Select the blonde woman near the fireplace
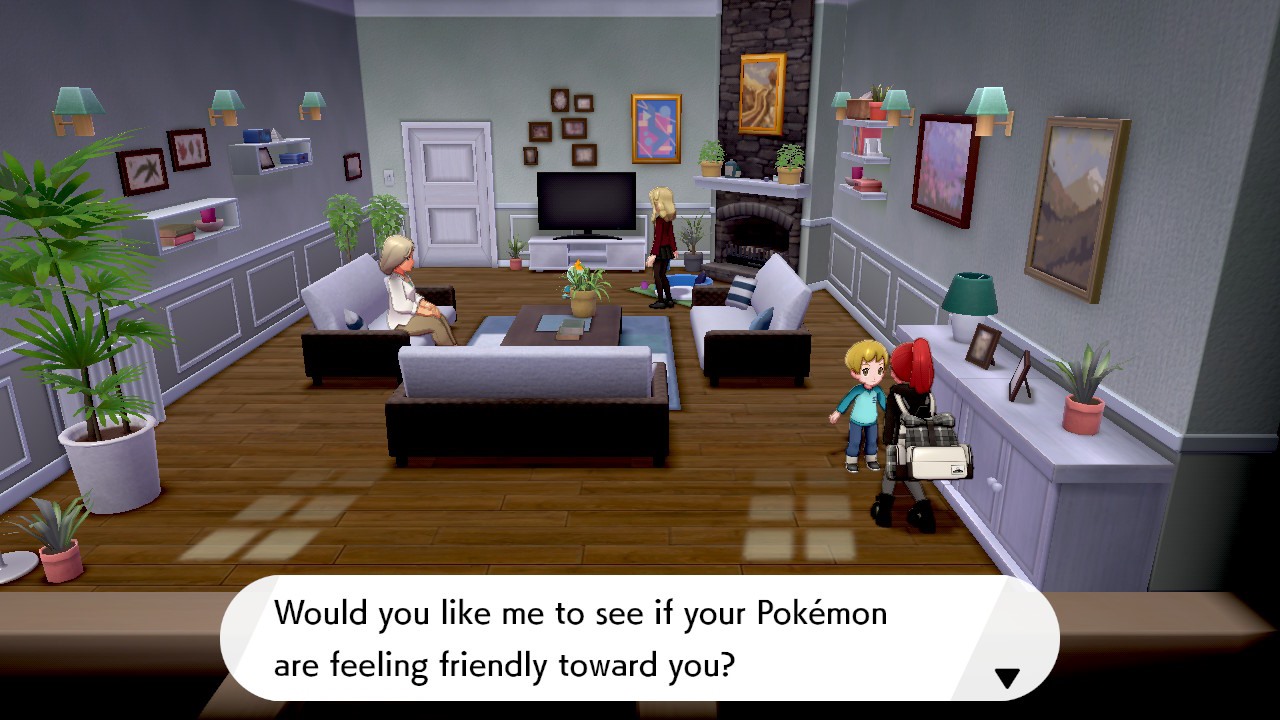The image size is (1280, 720). pos(661,235)
